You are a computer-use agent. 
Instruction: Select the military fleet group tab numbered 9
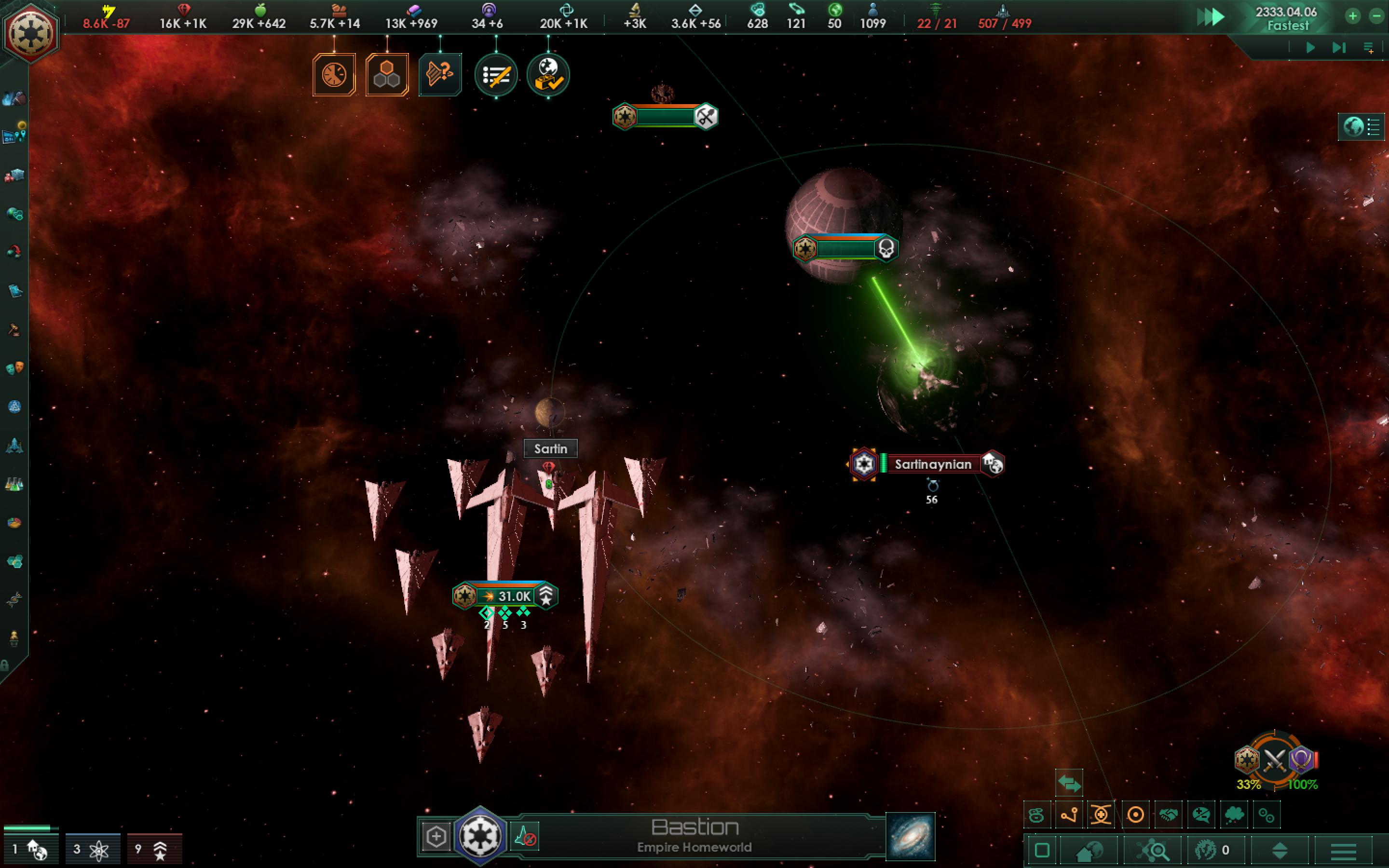[x=154, y=849]
